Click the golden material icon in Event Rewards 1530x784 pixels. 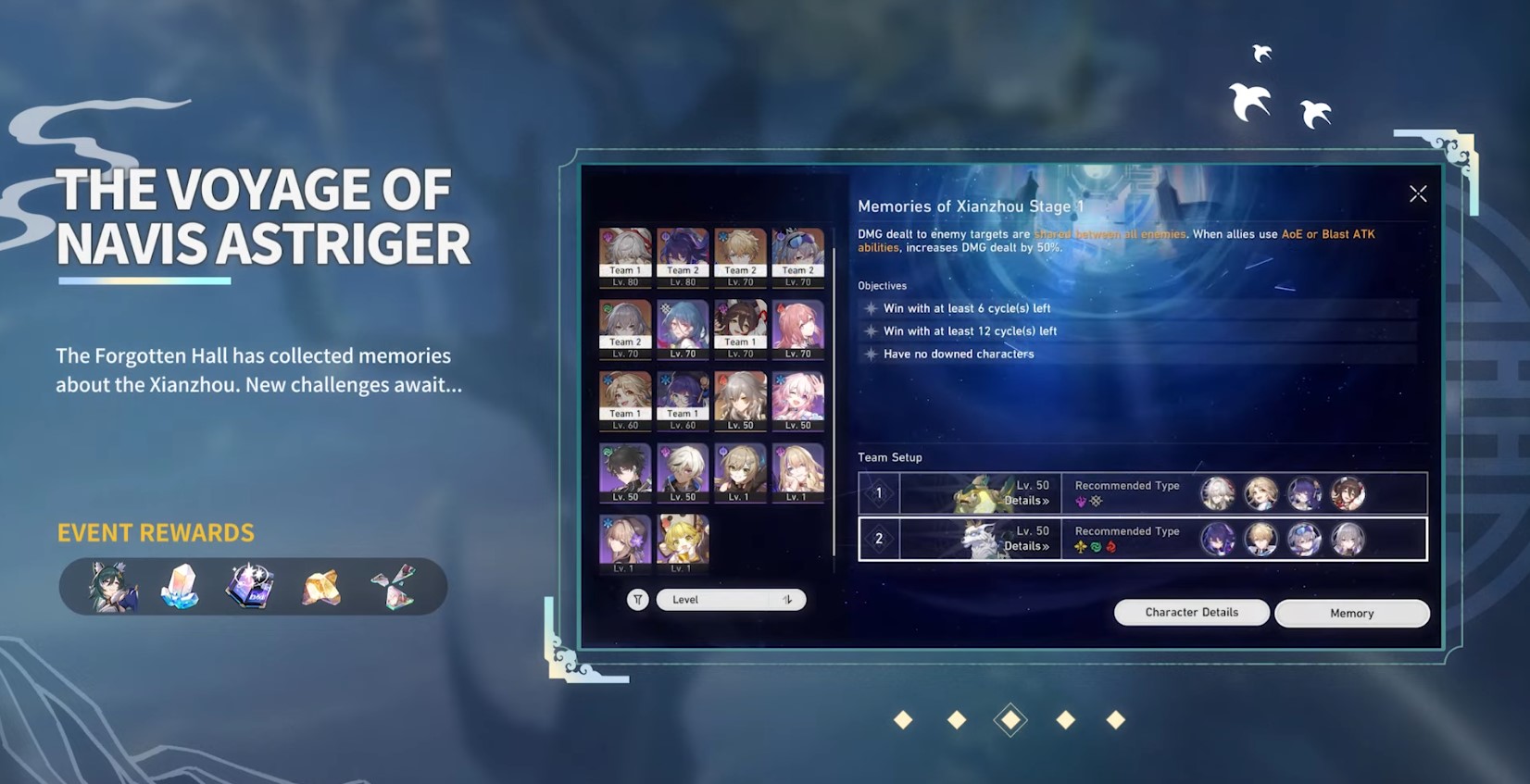pos(320,586)
